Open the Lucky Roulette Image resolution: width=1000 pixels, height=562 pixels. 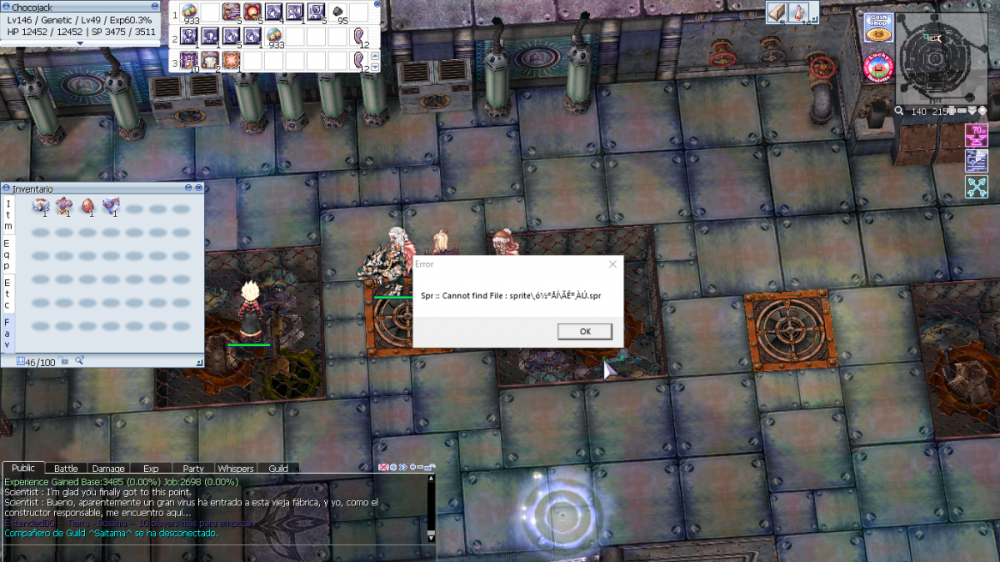(877, 67)
